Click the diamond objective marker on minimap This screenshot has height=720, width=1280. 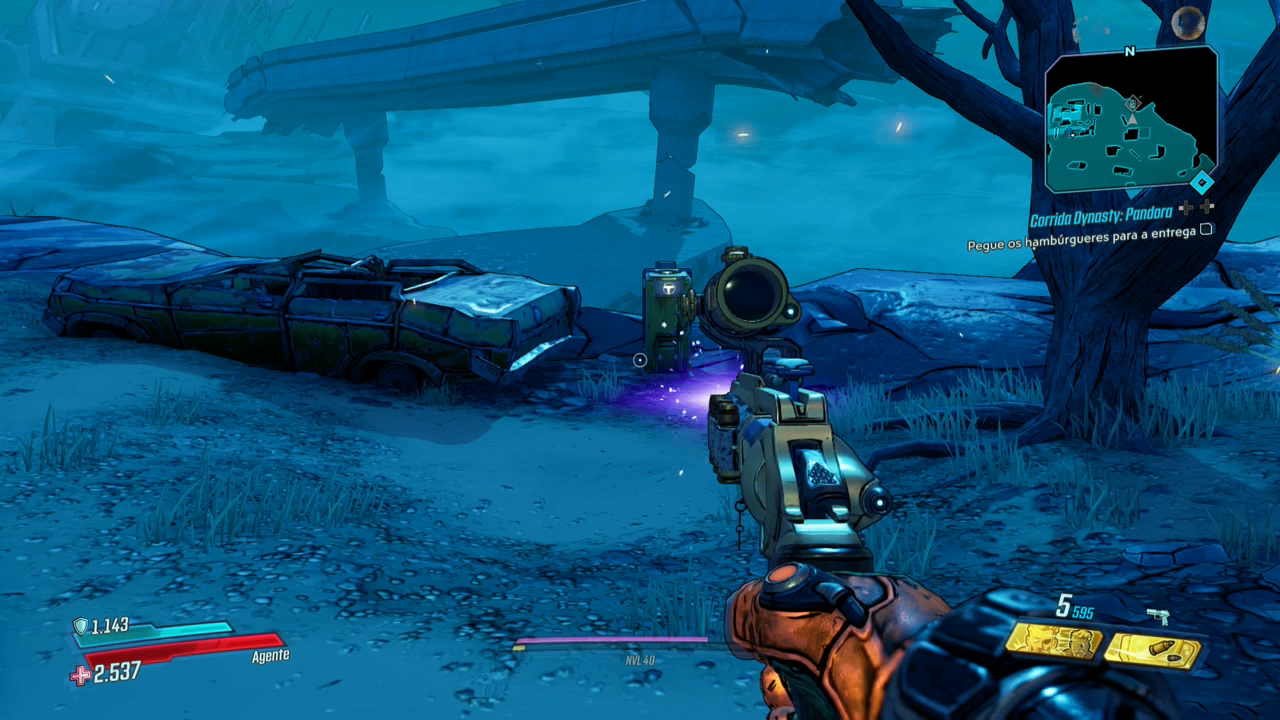click(1201, 182)
